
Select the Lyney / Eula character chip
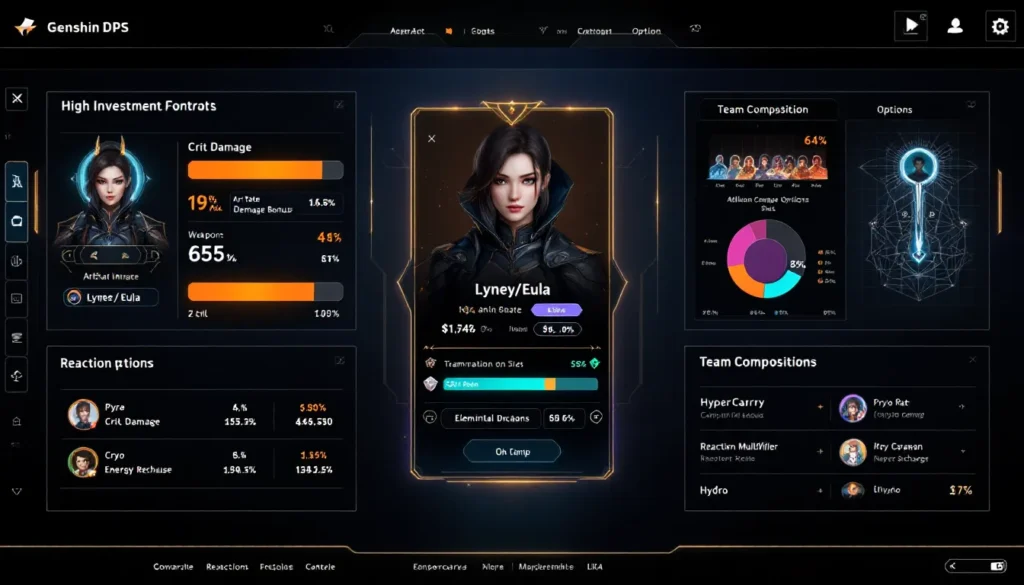coord(111,297)
